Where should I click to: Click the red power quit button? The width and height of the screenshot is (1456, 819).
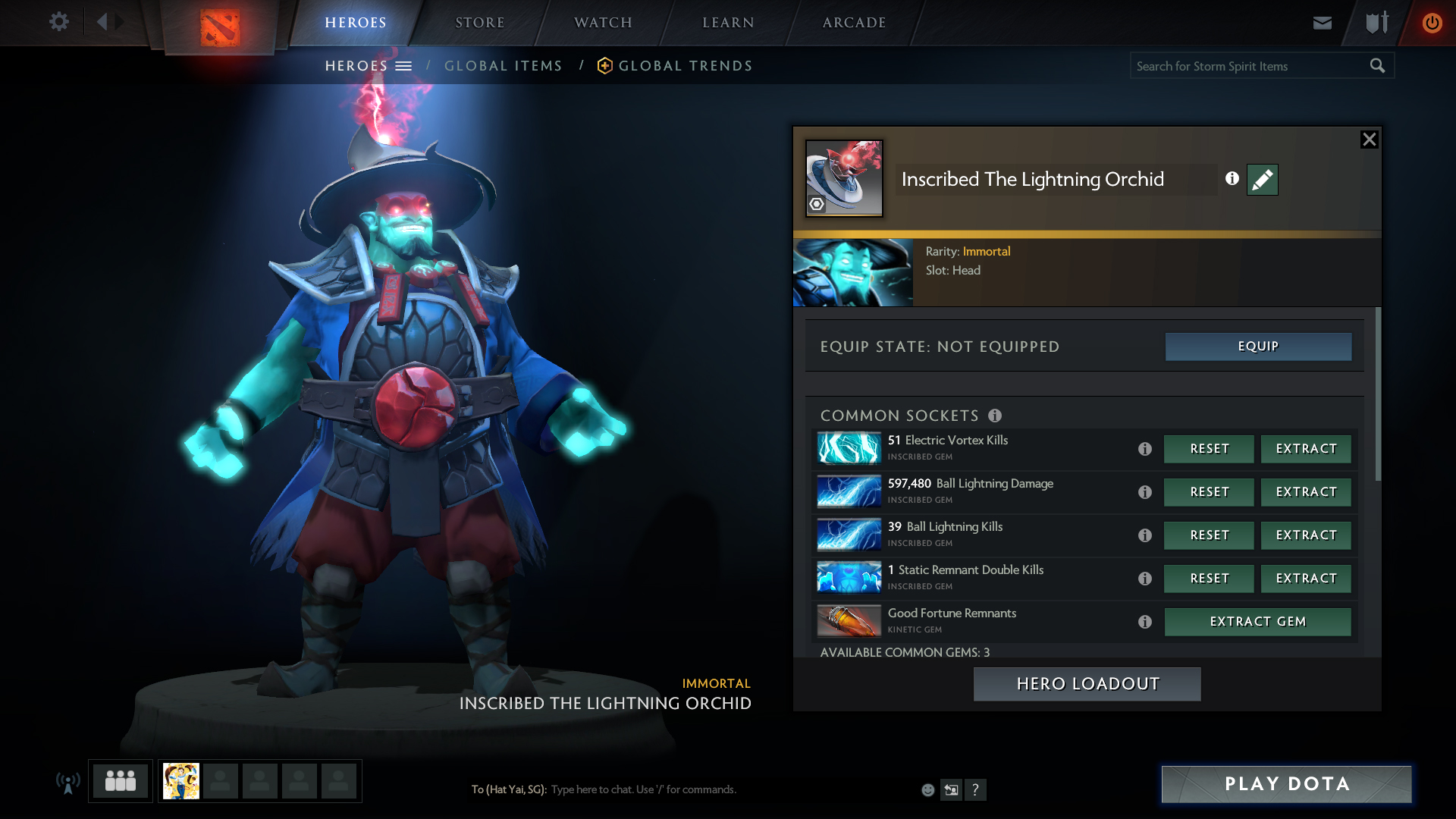pyautogui.click(x=1432, y=23)
